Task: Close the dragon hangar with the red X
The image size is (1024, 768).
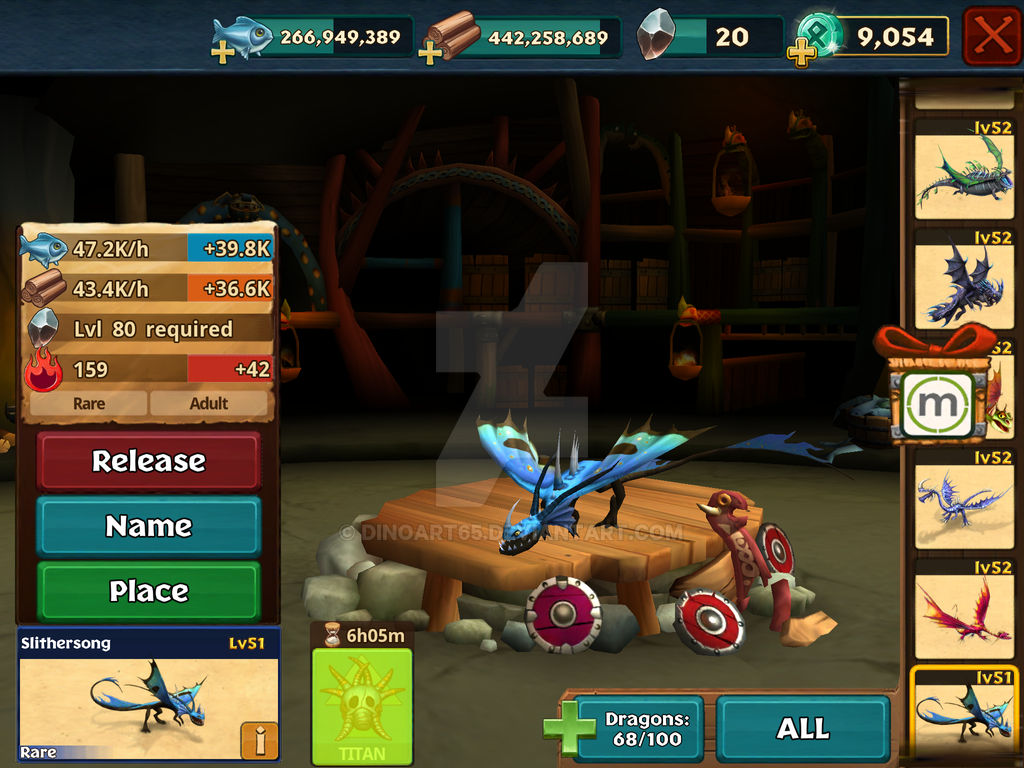Action: pyautogui.click(x=992, y=36)
